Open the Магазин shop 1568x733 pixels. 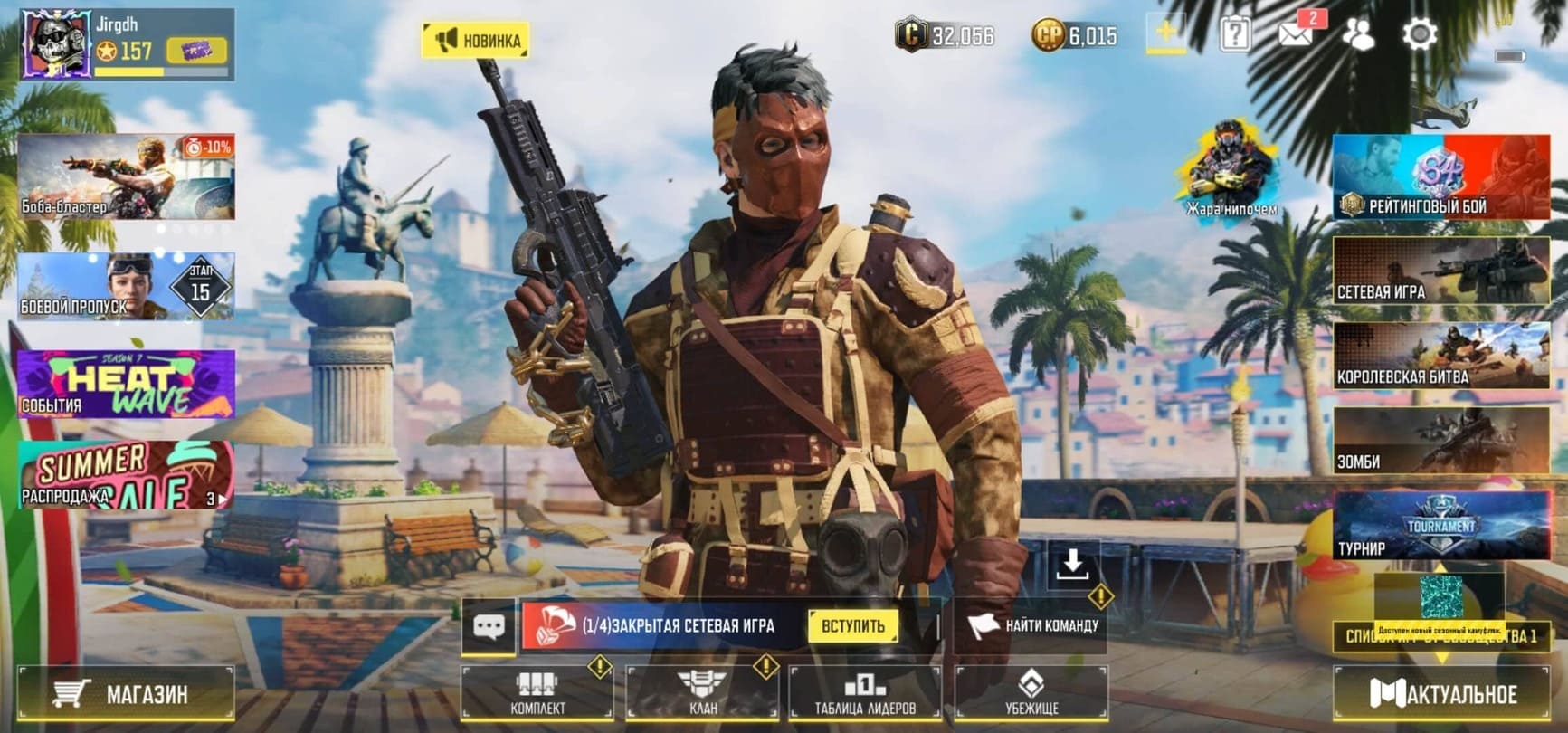[125, 694]
